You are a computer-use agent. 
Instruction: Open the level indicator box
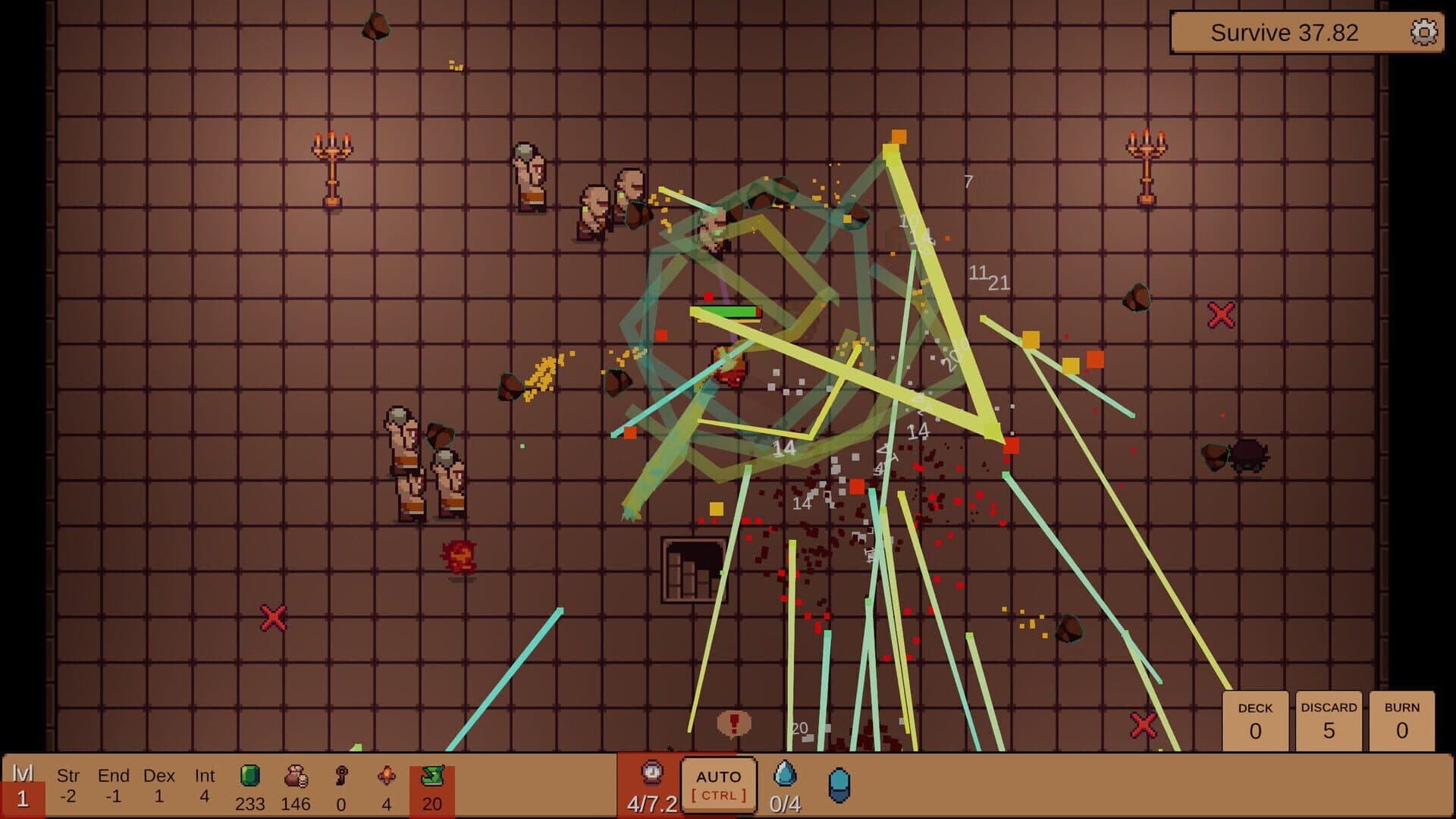(x=23, y=787)
